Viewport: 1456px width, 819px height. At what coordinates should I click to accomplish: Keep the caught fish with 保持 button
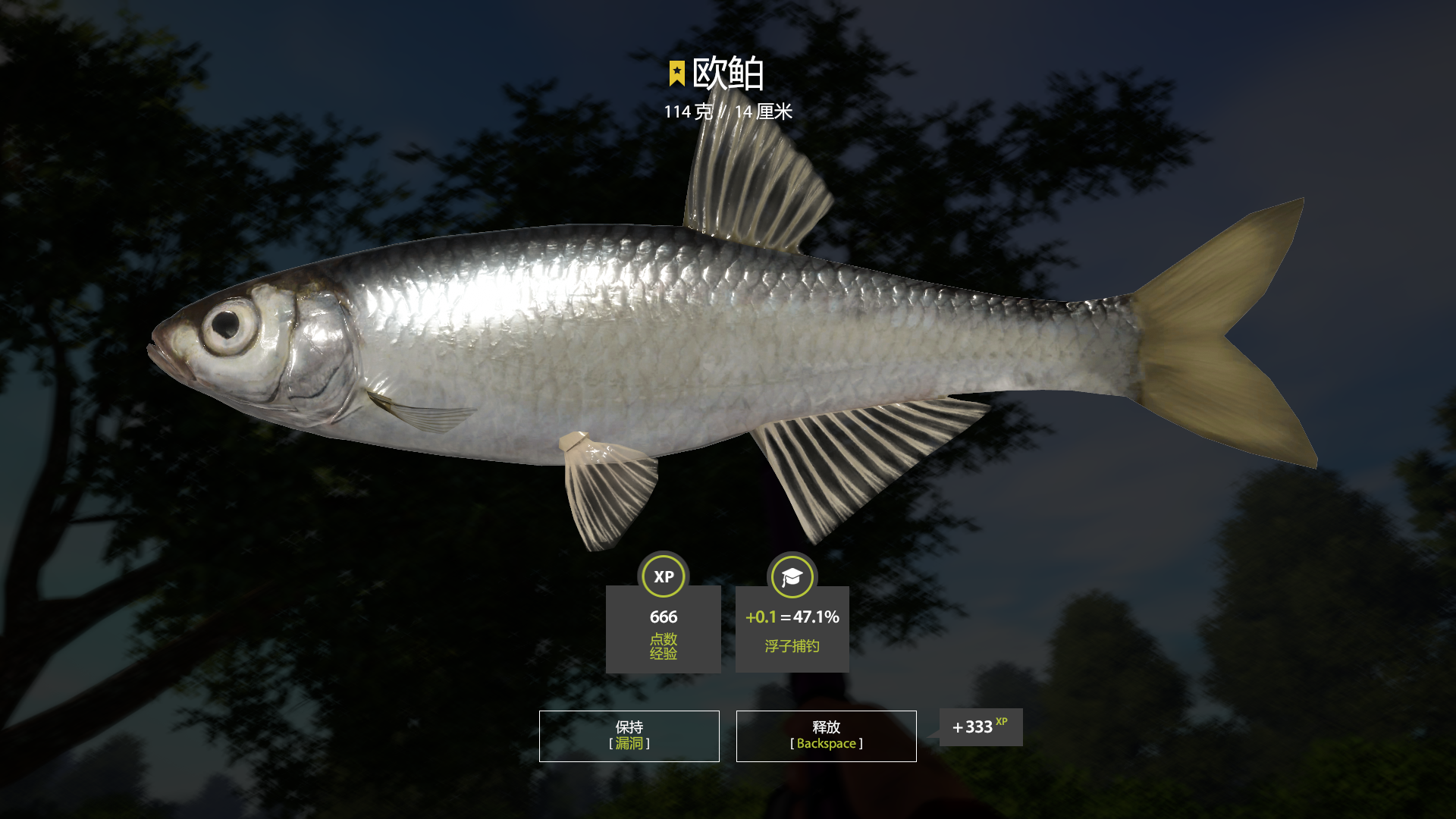coord(629,736)
